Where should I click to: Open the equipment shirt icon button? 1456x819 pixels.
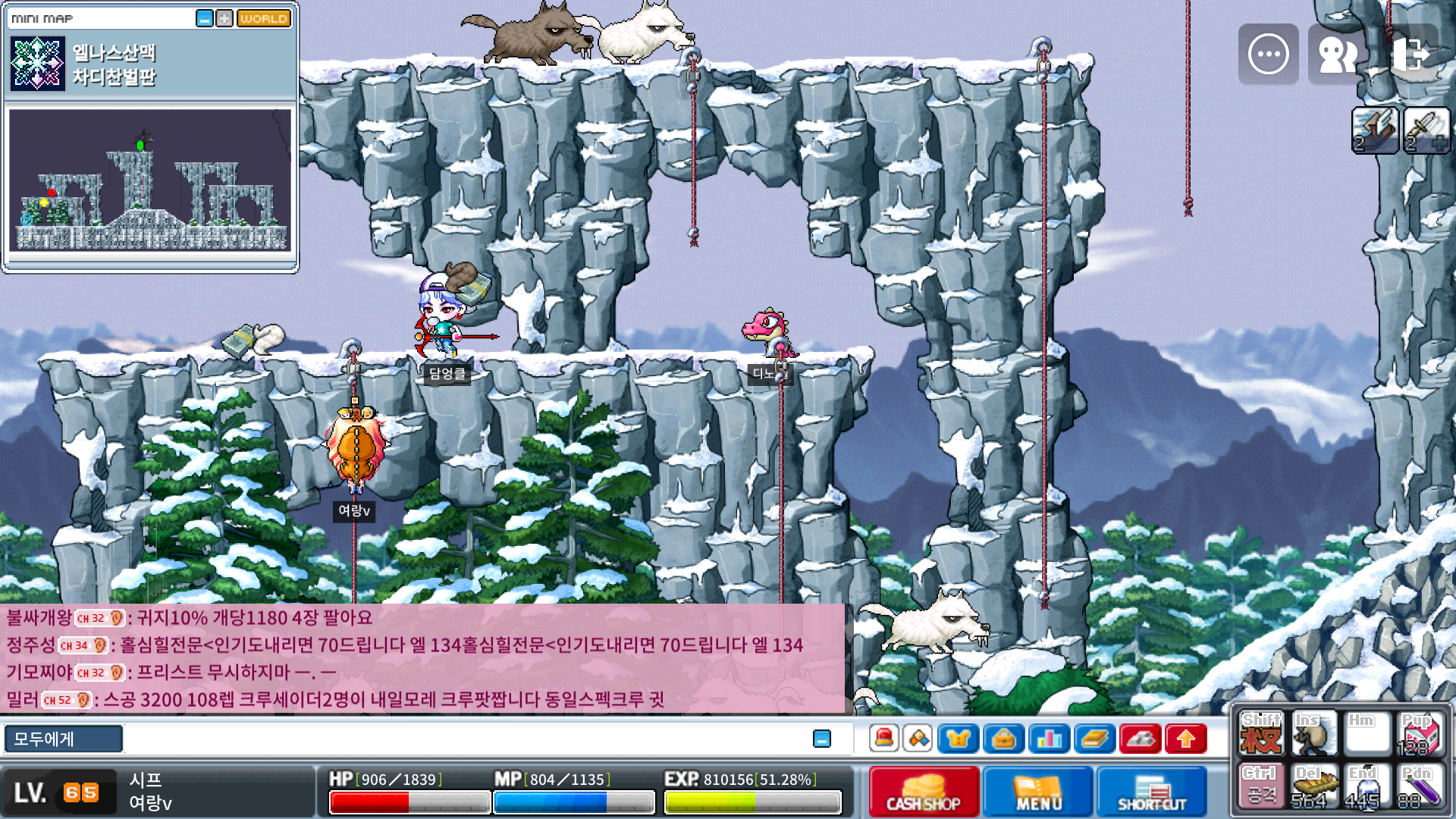958,739
